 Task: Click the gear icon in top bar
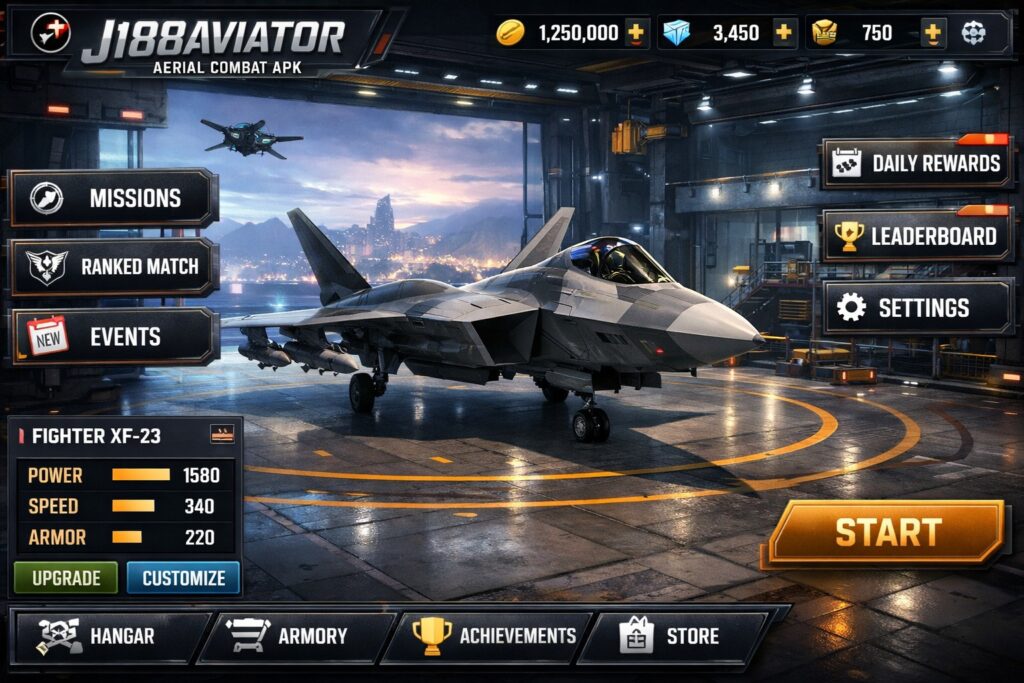(x=973, y=33)
